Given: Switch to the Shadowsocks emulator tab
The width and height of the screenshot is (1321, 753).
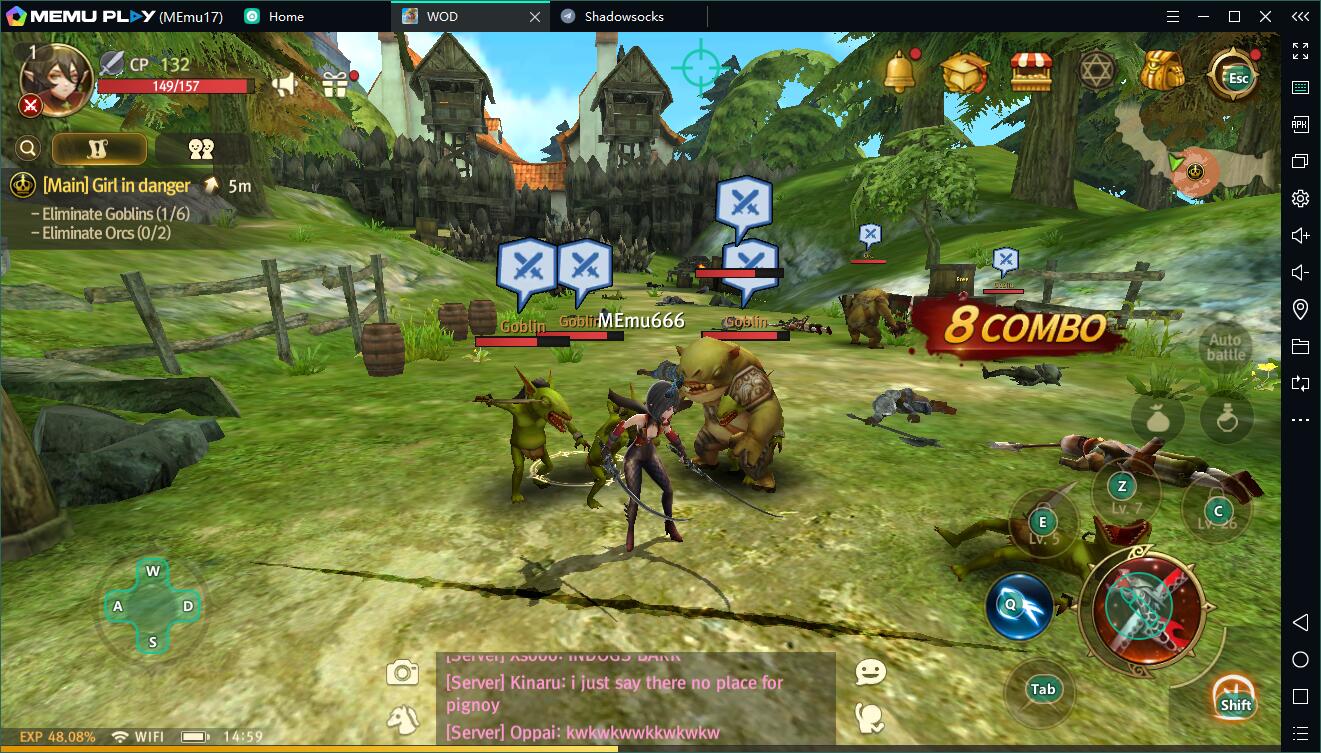Looking at the screenshot, I should point(625,16).
